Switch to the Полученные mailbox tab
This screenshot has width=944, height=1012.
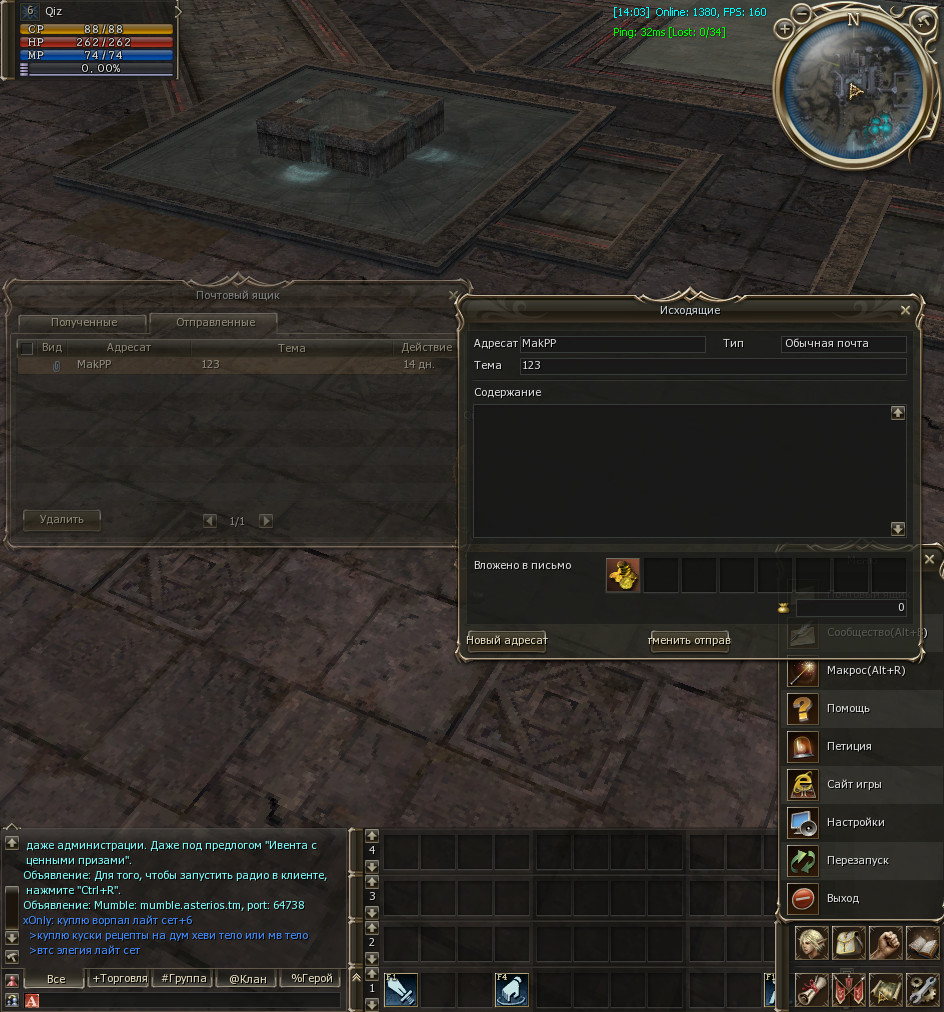coord(84,322)
